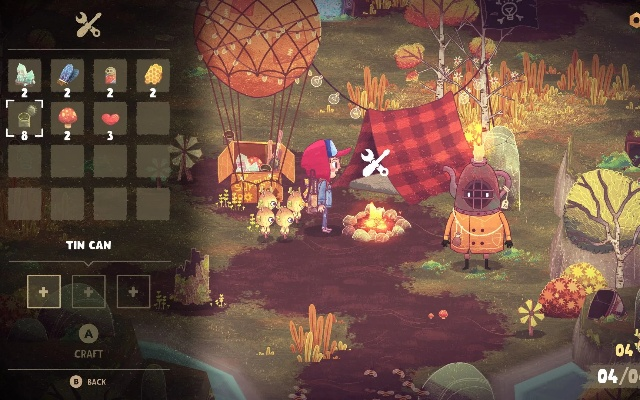Image resolution: width=640 pixels, height=400 pixels.
Task: Click the highlighted crafting ingredient slot
Action: 43,291
